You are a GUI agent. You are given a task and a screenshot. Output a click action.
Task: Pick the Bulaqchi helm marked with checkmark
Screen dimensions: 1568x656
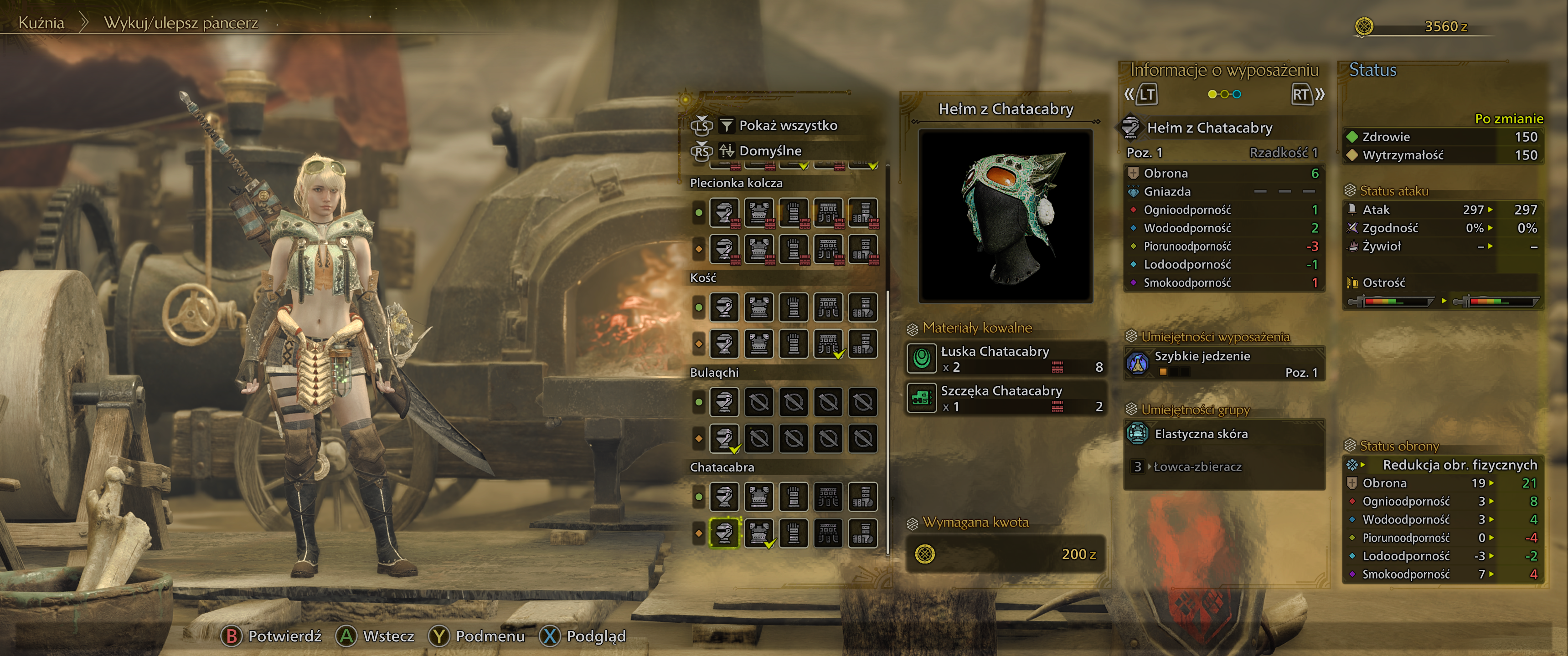[x=724, y=438]
